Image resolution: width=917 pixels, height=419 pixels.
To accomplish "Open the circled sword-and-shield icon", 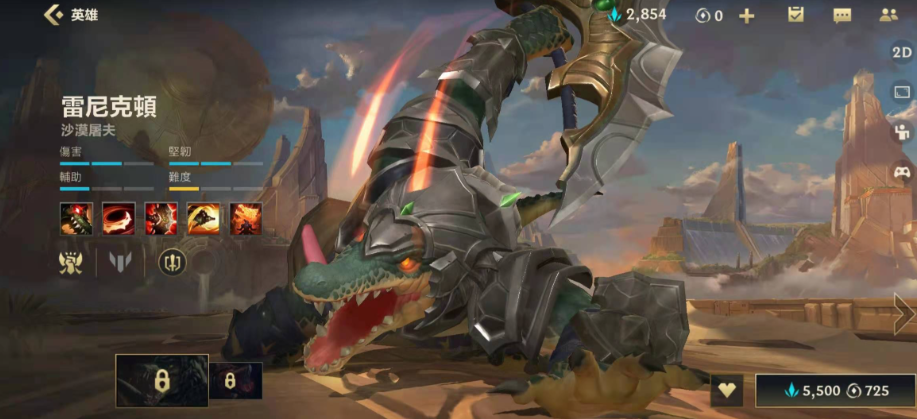I will (173, 262).
